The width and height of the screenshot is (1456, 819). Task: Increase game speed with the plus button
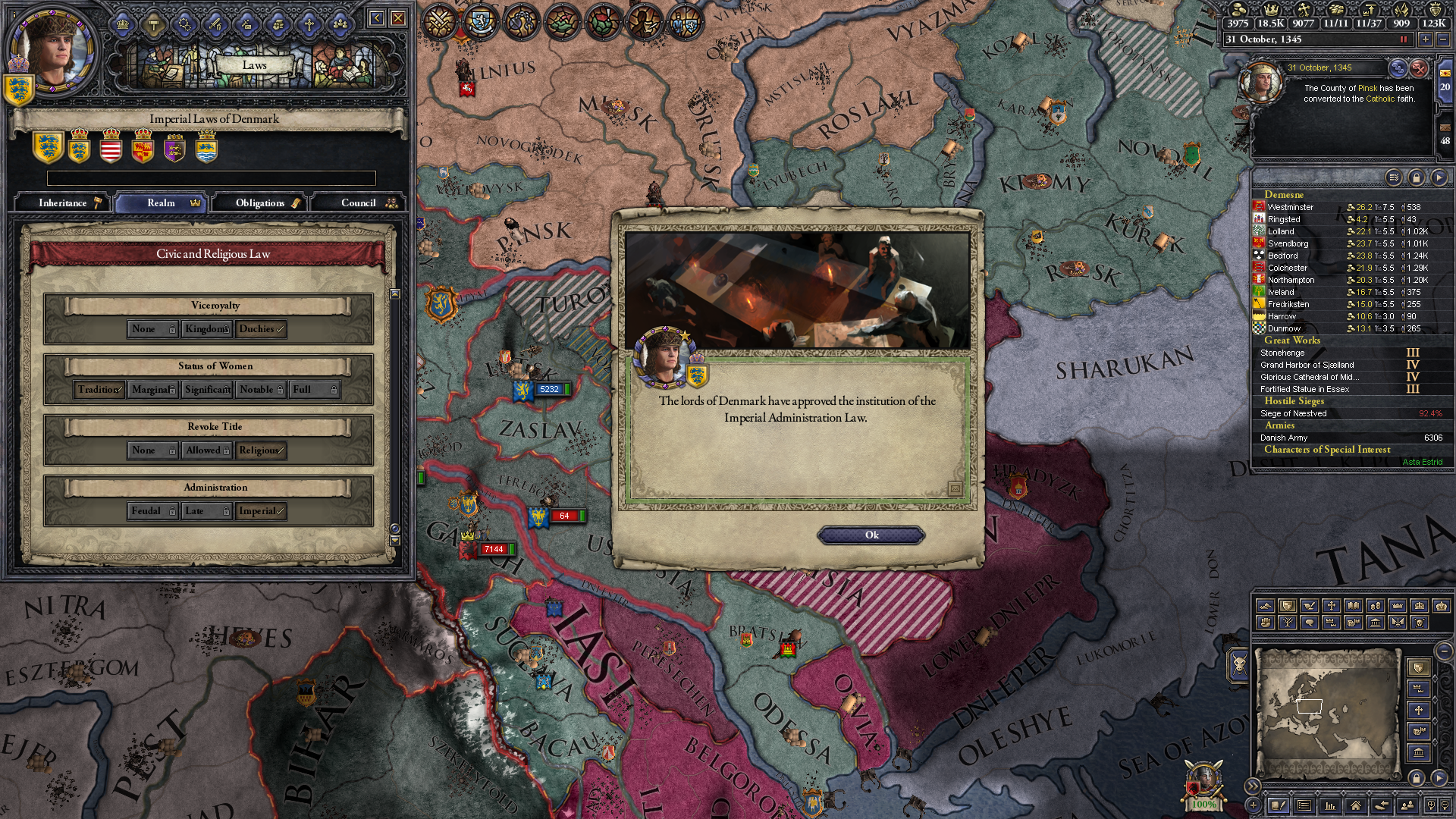point(1425,39)
